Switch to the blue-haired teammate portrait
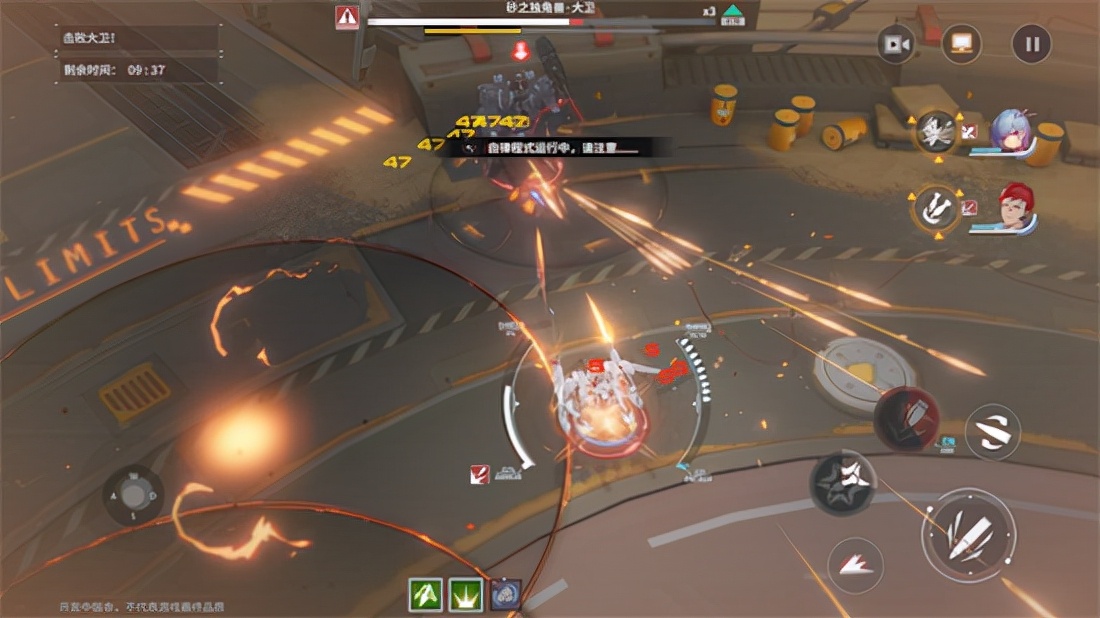Viewport: 1100px width, 618px height. coord(1011,133)
